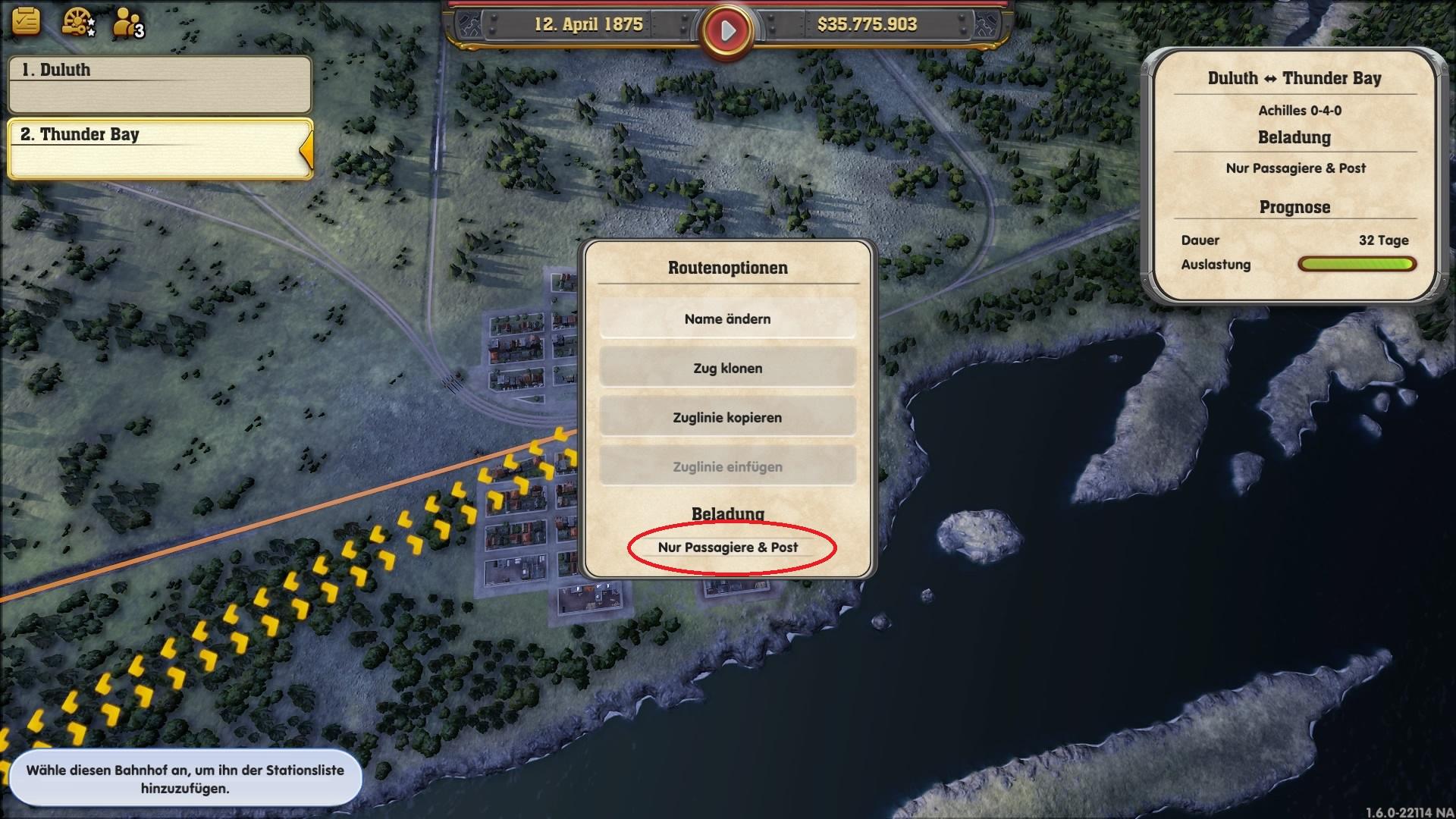Open the task checklist icon
Viewport: 1456px width, 819px height.
click(26, 21)
